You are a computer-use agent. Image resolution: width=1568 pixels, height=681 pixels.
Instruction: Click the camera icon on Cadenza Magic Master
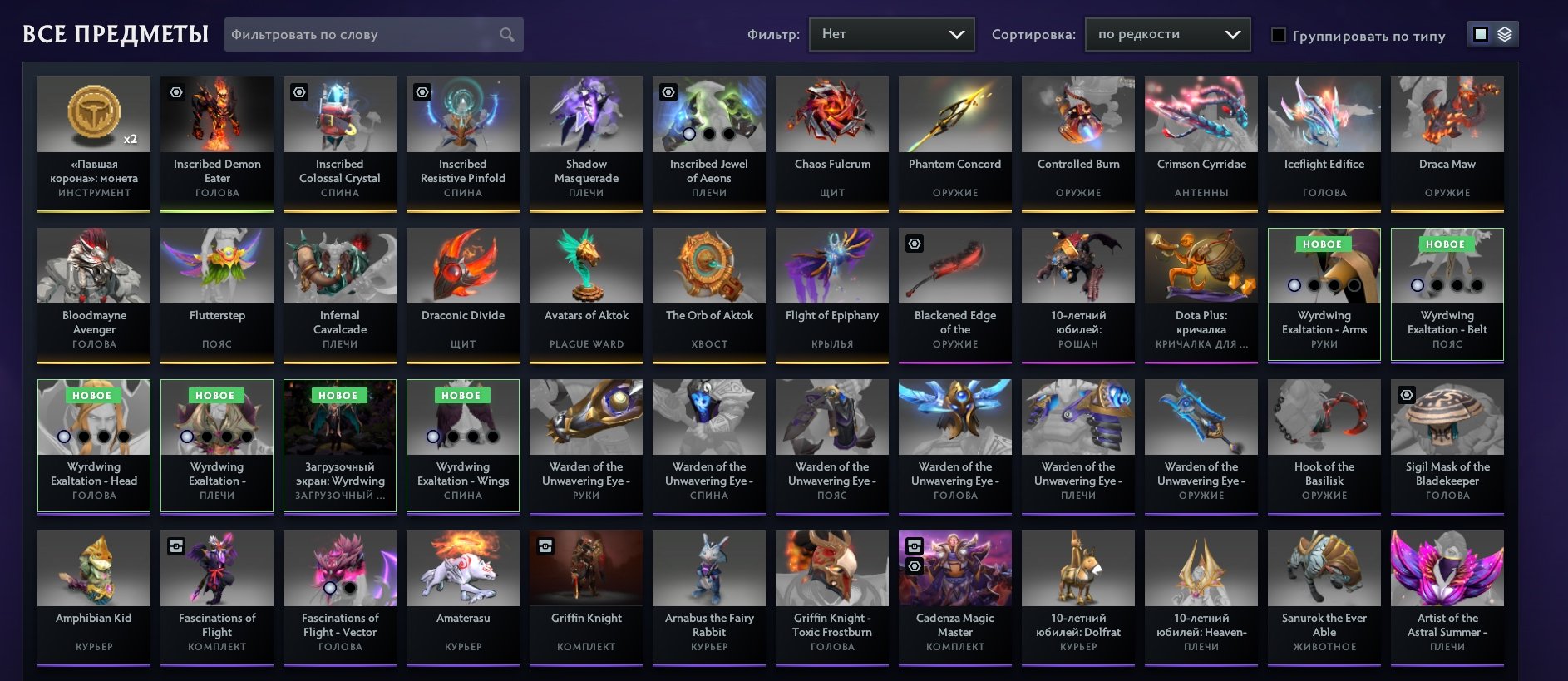point(912,546)
